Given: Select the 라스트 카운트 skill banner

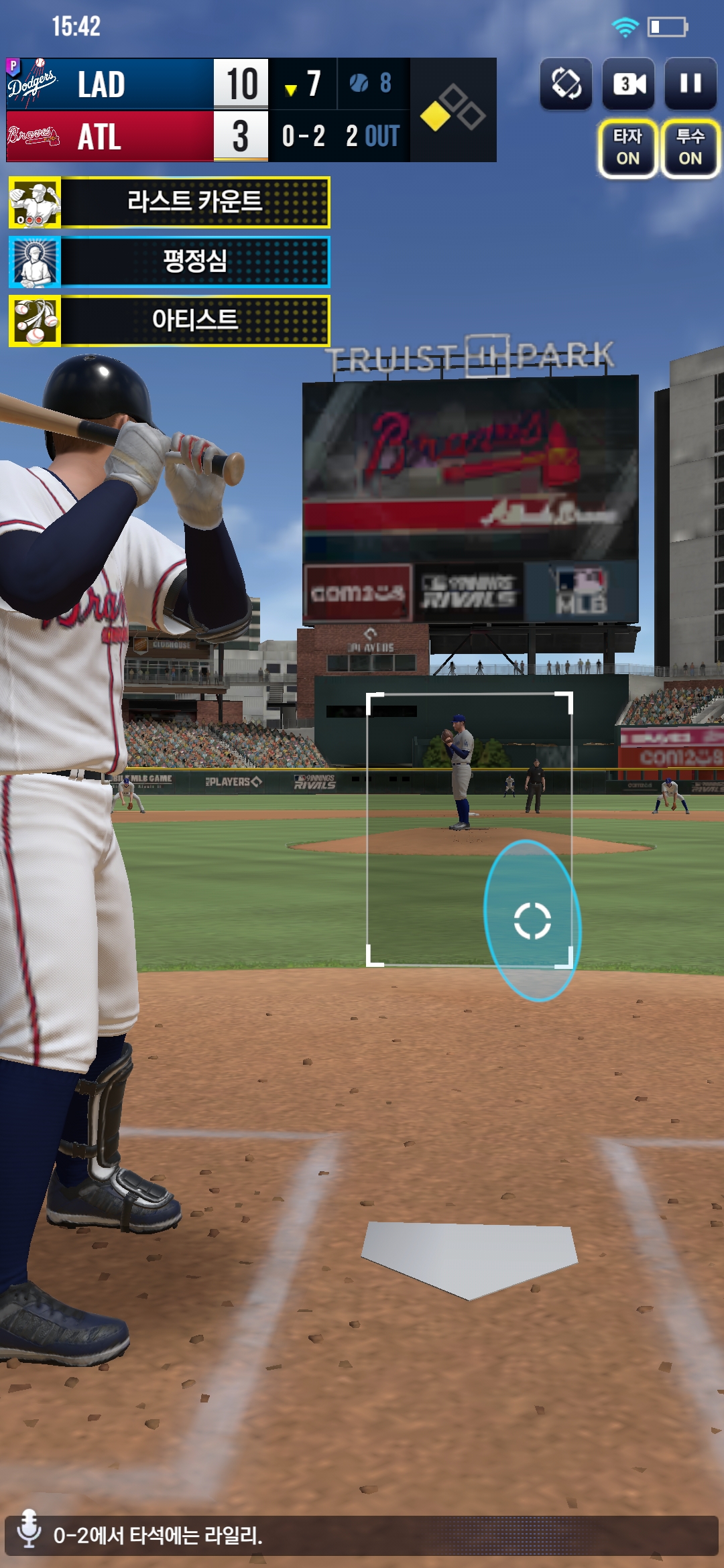Looking at the screenshot, I should [170, 202].
